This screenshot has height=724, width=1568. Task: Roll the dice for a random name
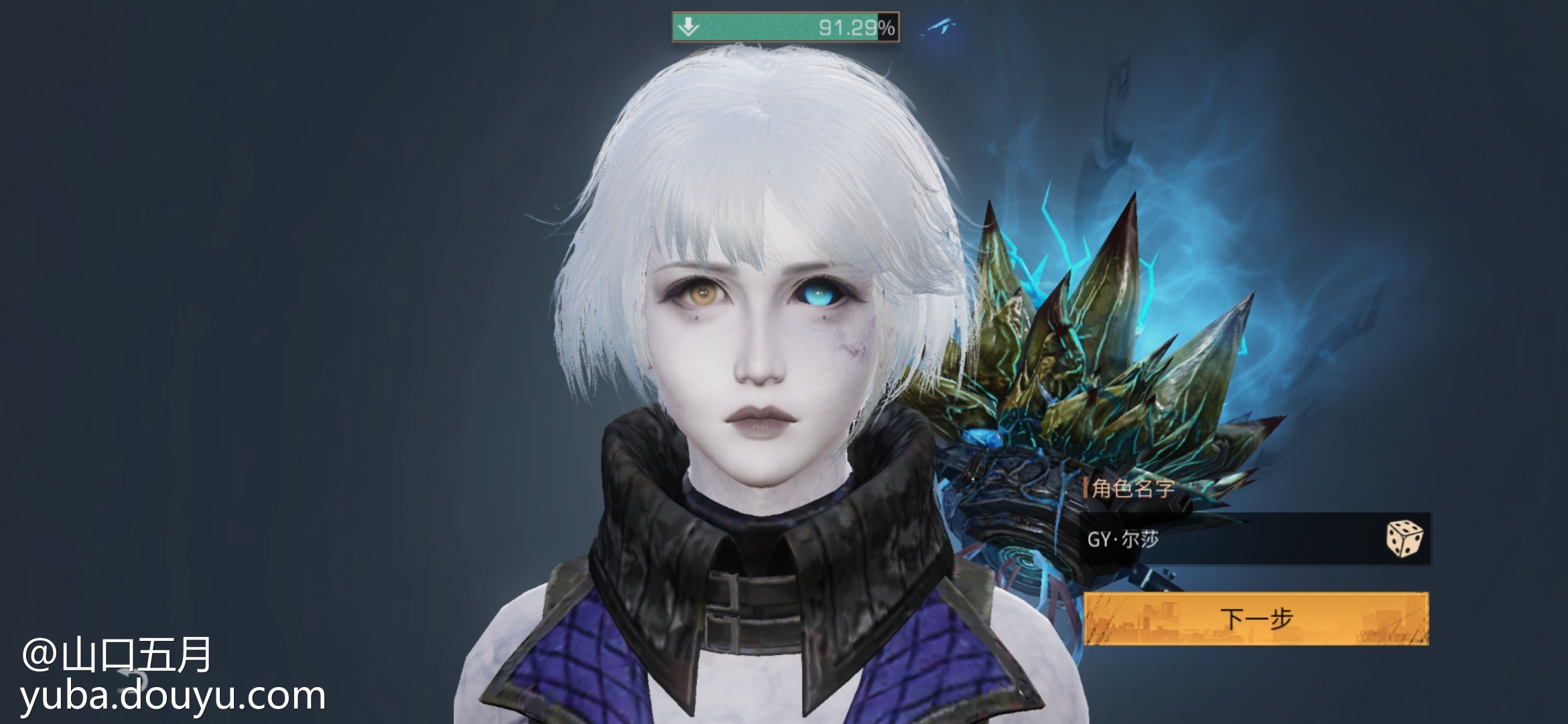click(1404, 538)
